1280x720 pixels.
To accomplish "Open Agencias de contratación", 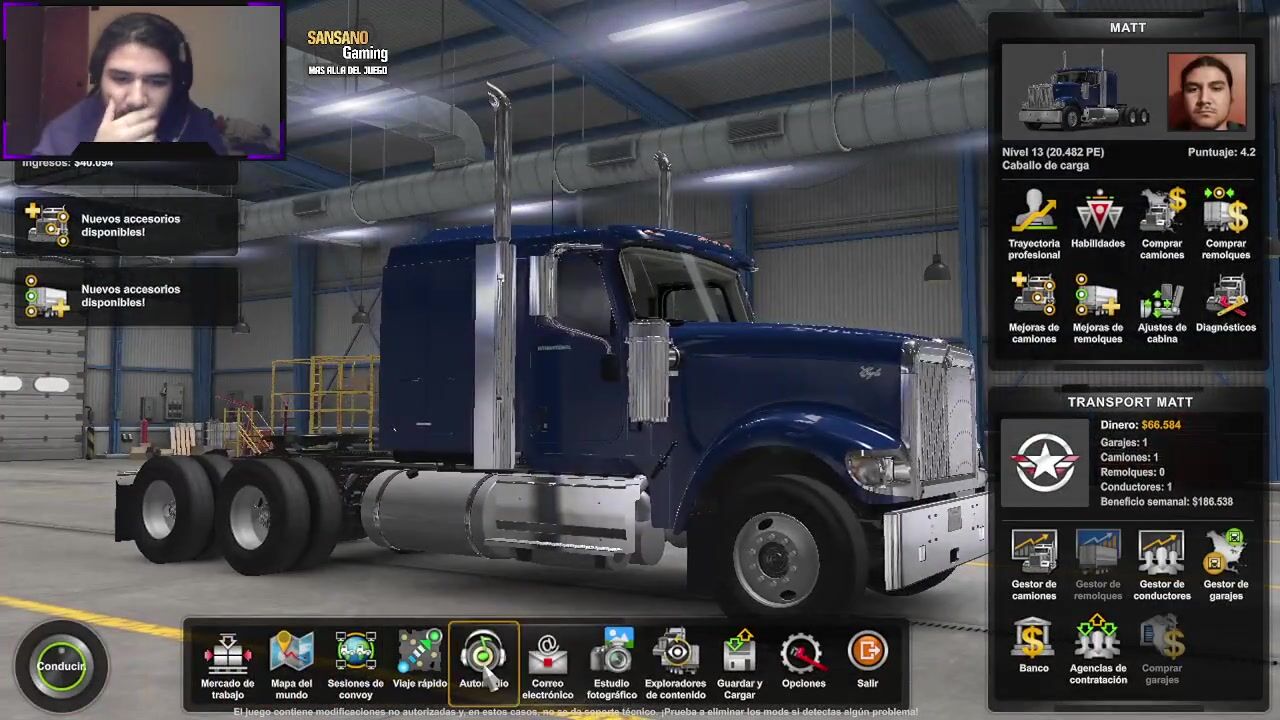I will (1098, 650).
